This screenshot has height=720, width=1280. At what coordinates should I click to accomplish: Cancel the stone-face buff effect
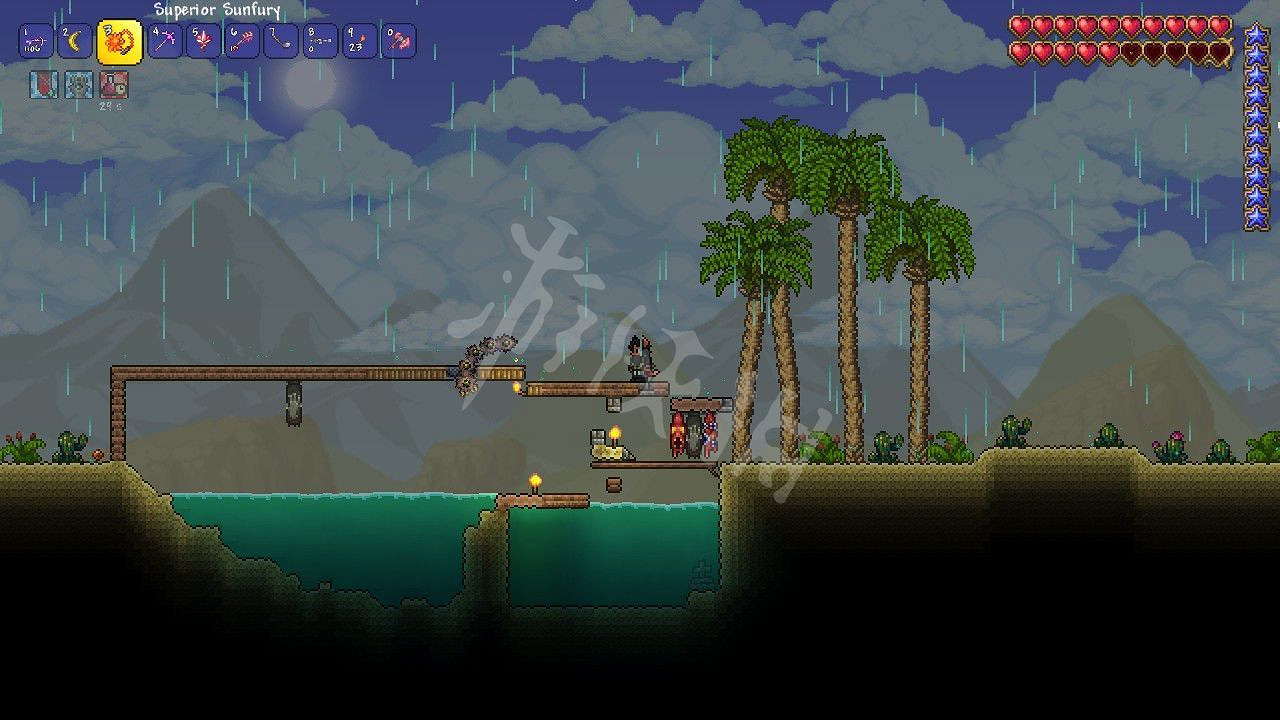click(x=78, y=86)
